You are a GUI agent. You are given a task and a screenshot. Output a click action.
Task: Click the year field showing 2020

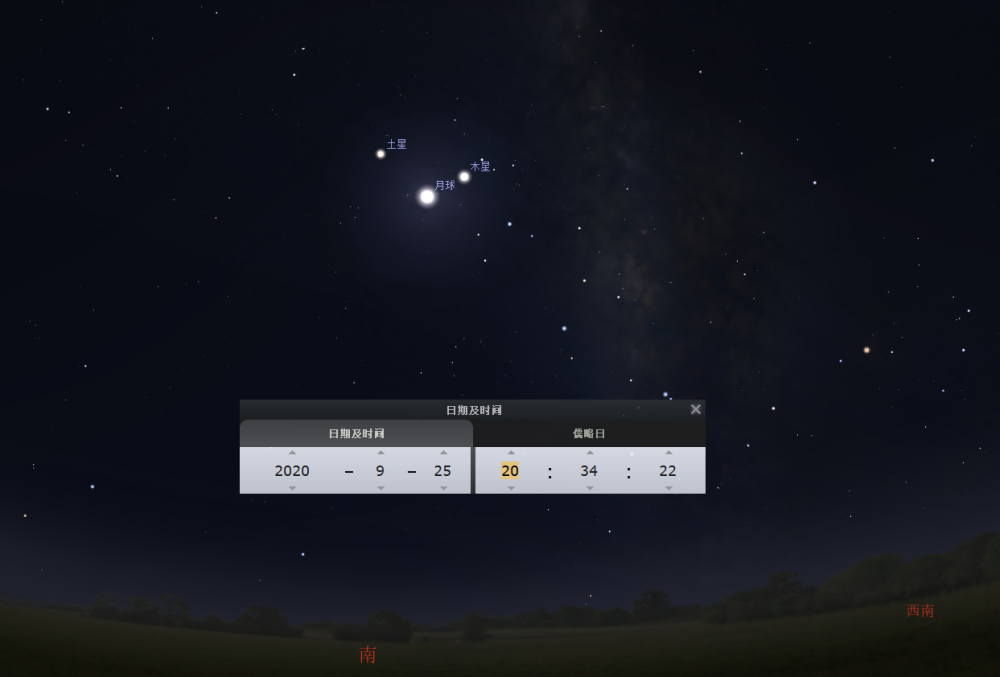pyautogui.click(x=292, y=471)
